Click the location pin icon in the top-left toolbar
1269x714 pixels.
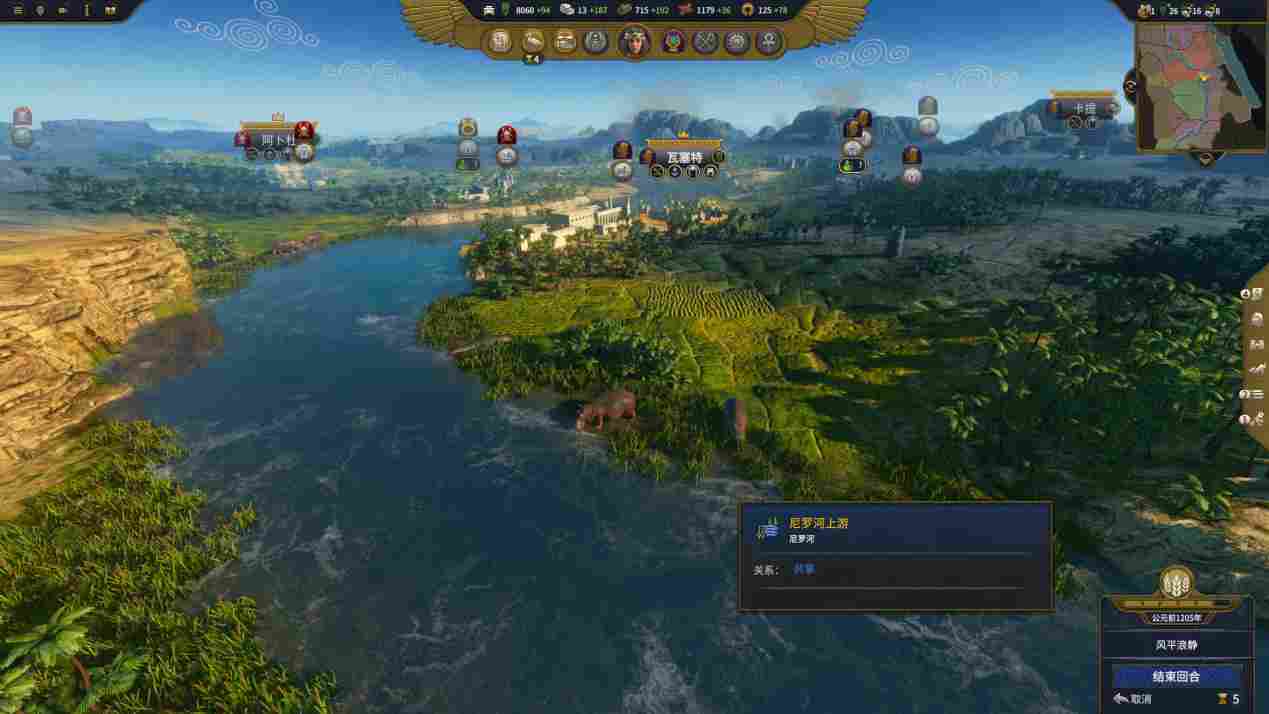tap(40, 10)
